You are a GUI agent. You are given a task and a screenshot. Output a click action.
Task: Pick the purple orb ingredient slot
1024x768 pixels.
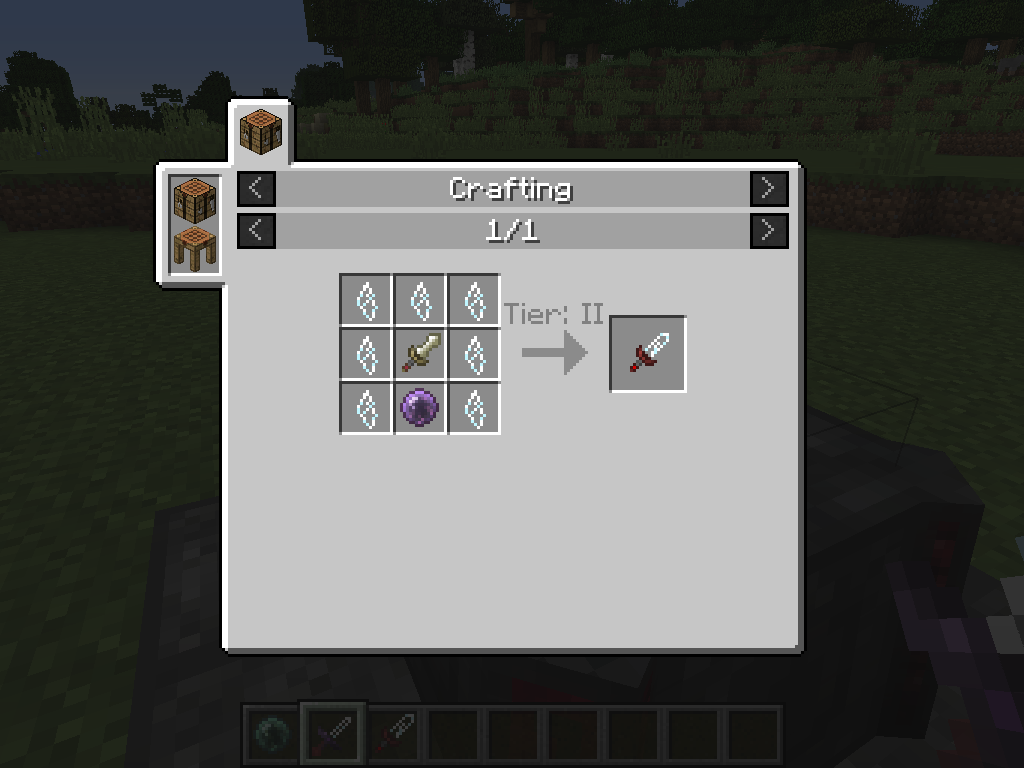pyautogui.click(x=420, y=408)
